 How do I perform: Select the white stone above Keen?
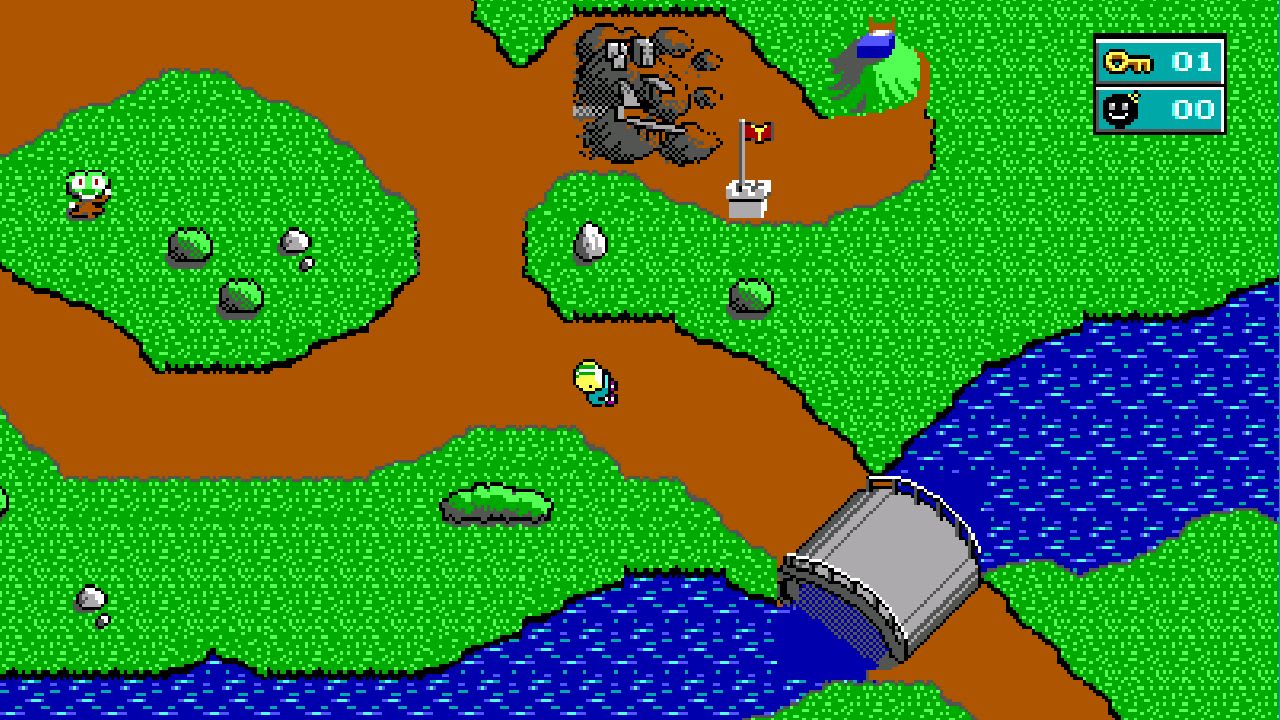pyautogui.click(x=588, y=241)
